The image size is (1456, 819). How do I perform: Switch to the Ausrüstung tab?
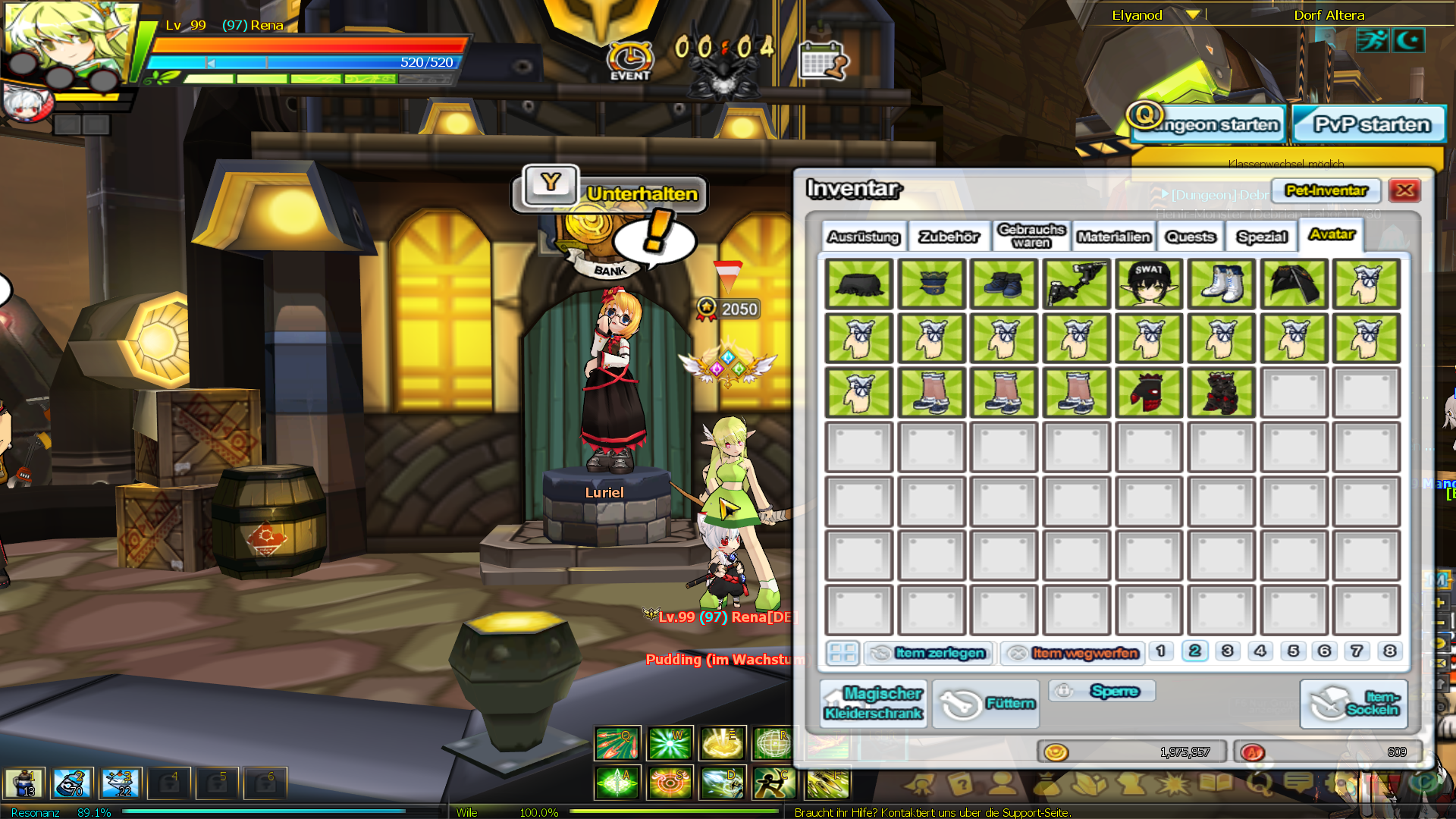pos(863,237)
